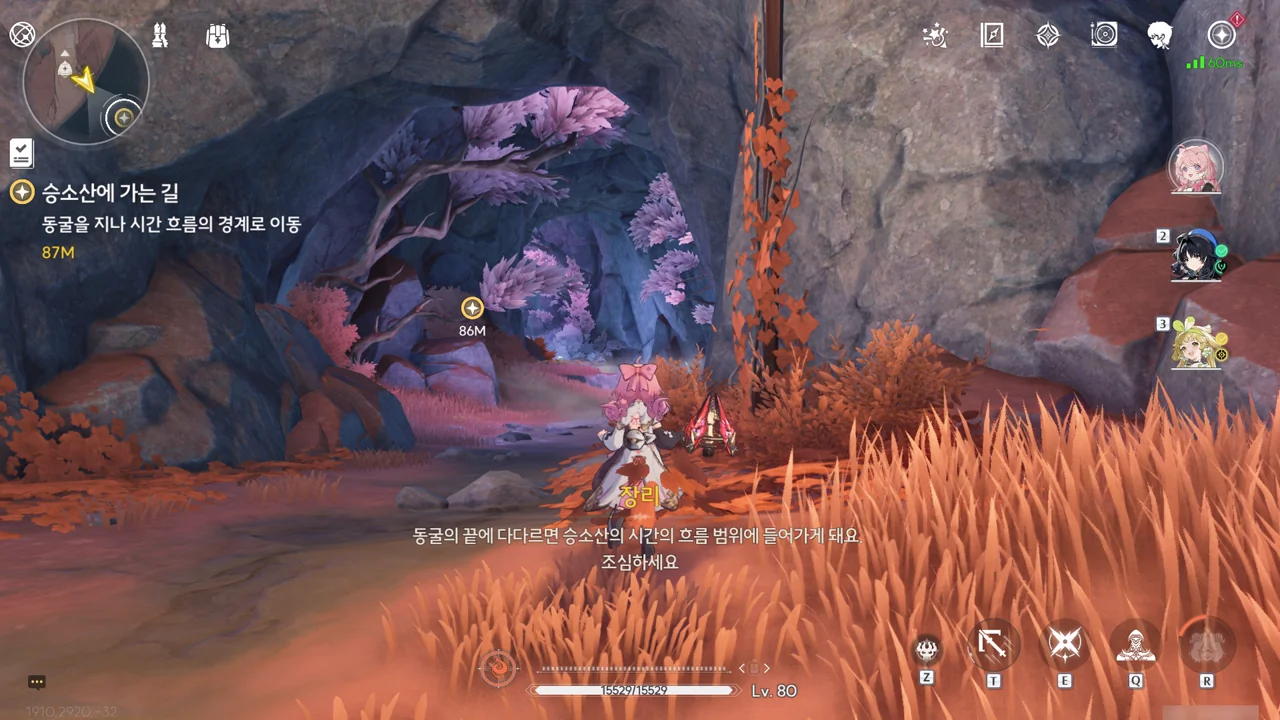Activate the sword slash skill icon
The height and width of the screenshot is (720, 1280).
click(x=993, y=645)
